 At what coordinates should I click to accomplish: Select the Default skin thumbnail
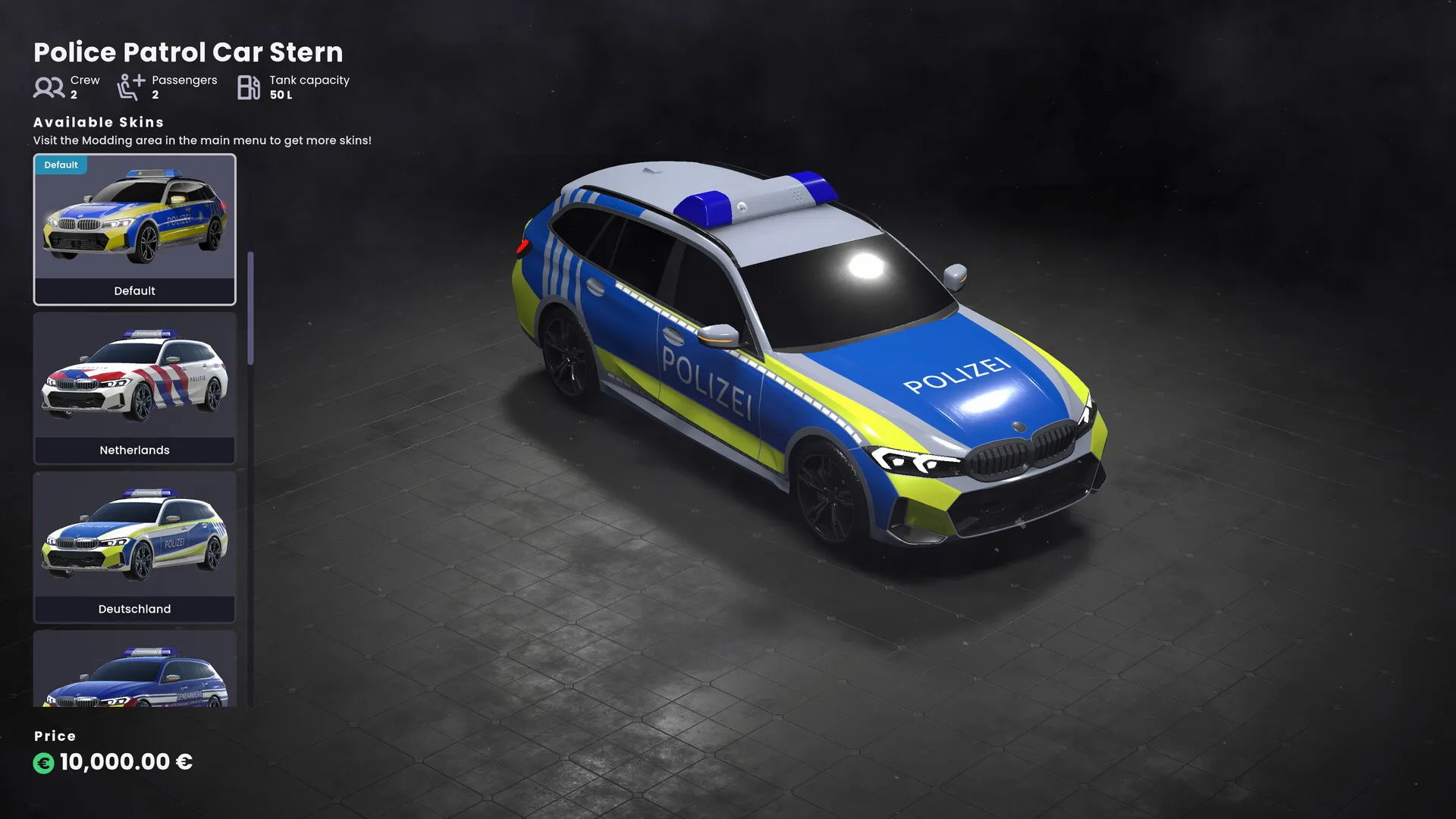click(x=134, y=229)
